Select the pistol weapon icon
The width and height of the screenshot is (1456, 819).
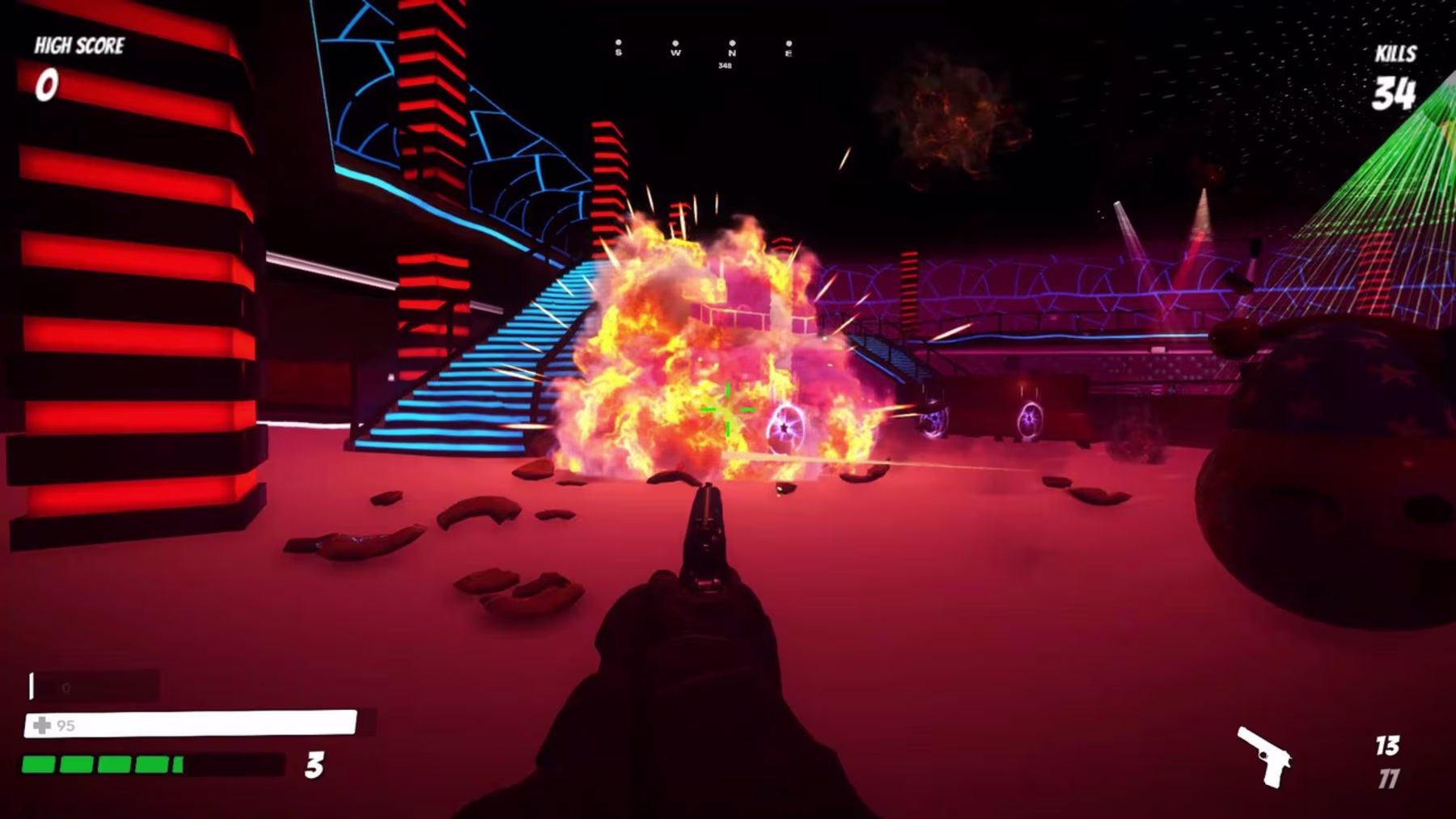[x=1264, y=756]
